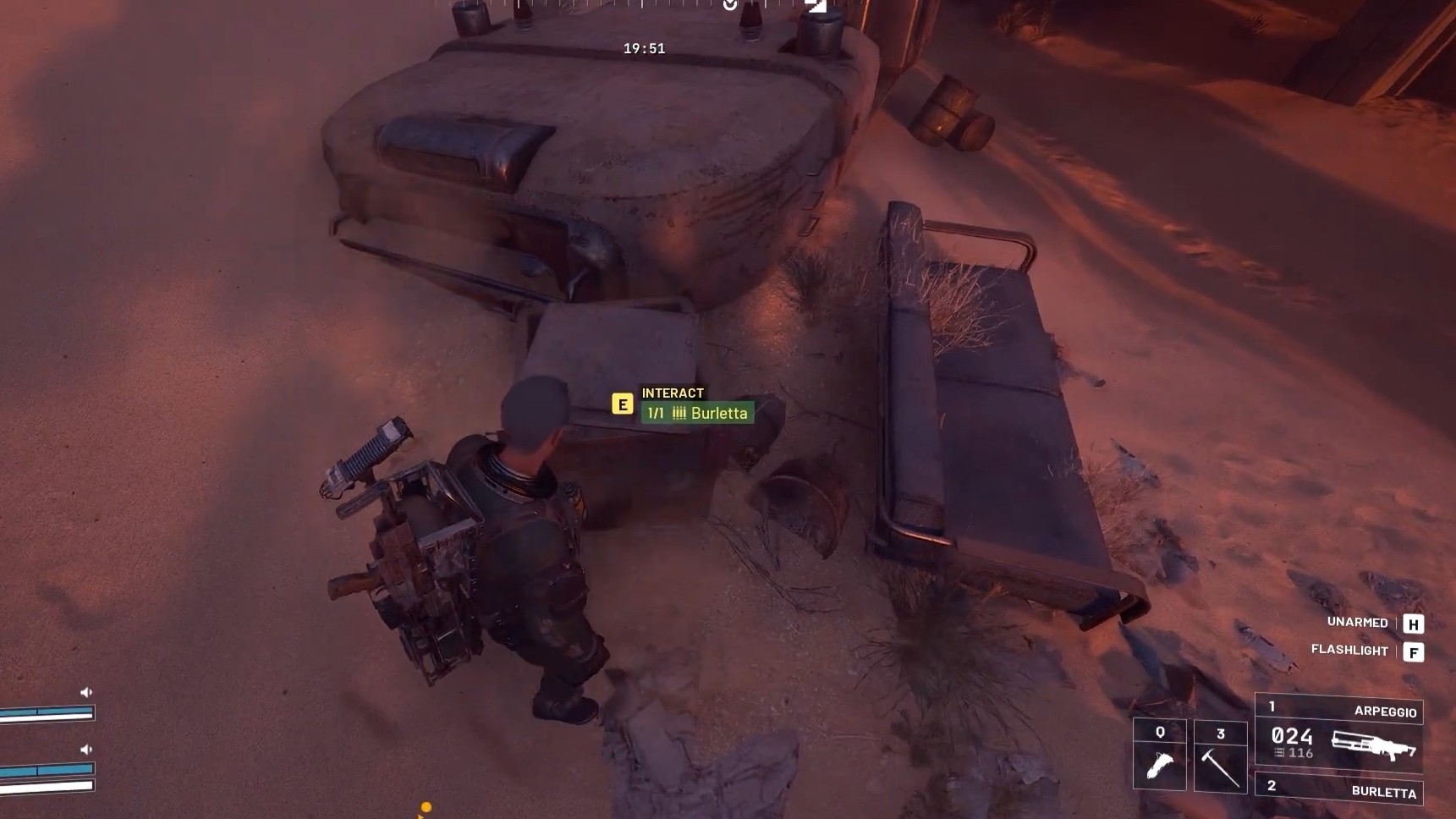The width and height of the screenshot is (1456, 819).
Task: Click the in-game clock showing 19:51
Action: (645, 48)
